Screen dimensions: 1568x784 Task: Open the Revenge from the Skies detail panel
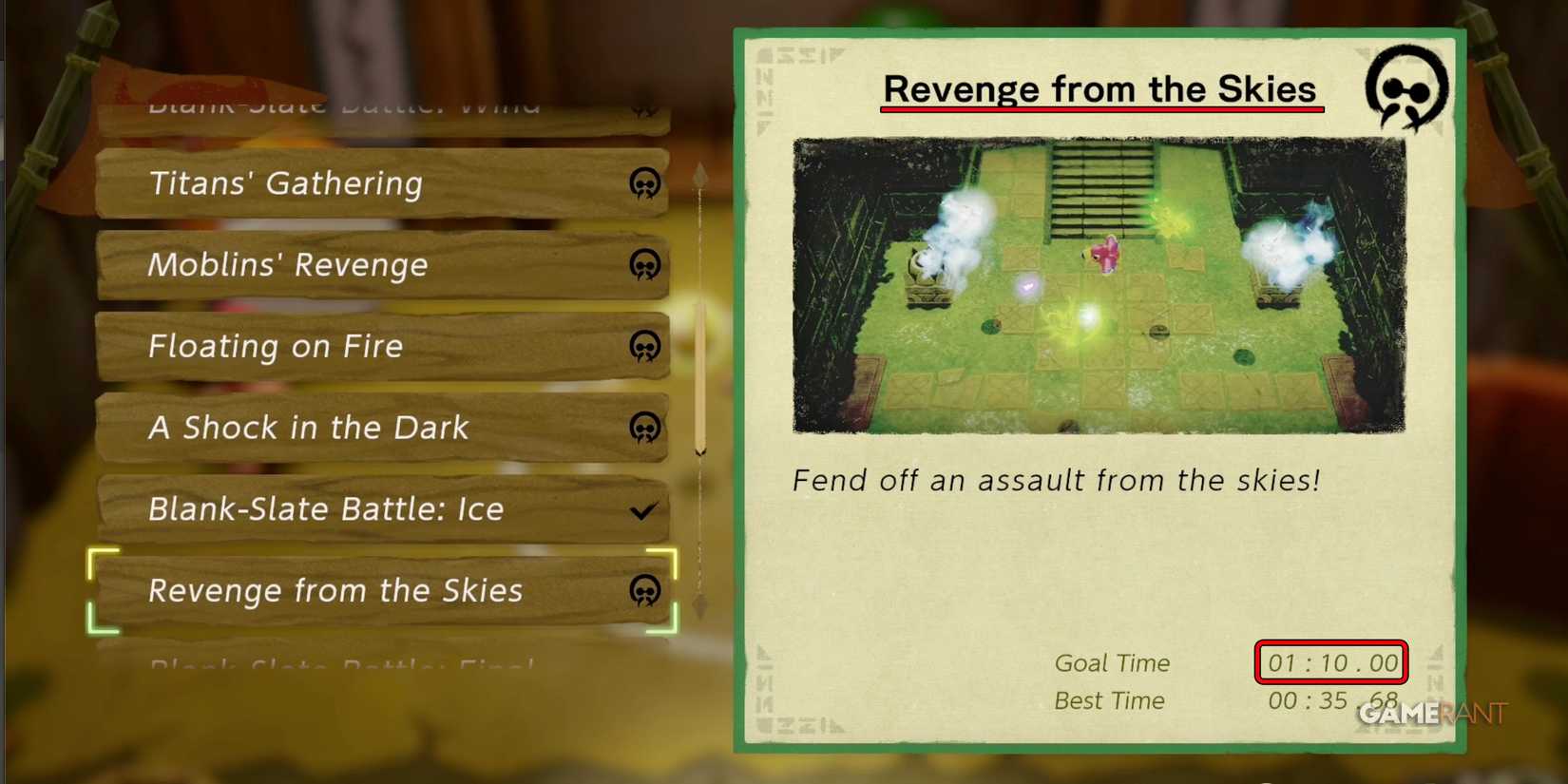335,591
